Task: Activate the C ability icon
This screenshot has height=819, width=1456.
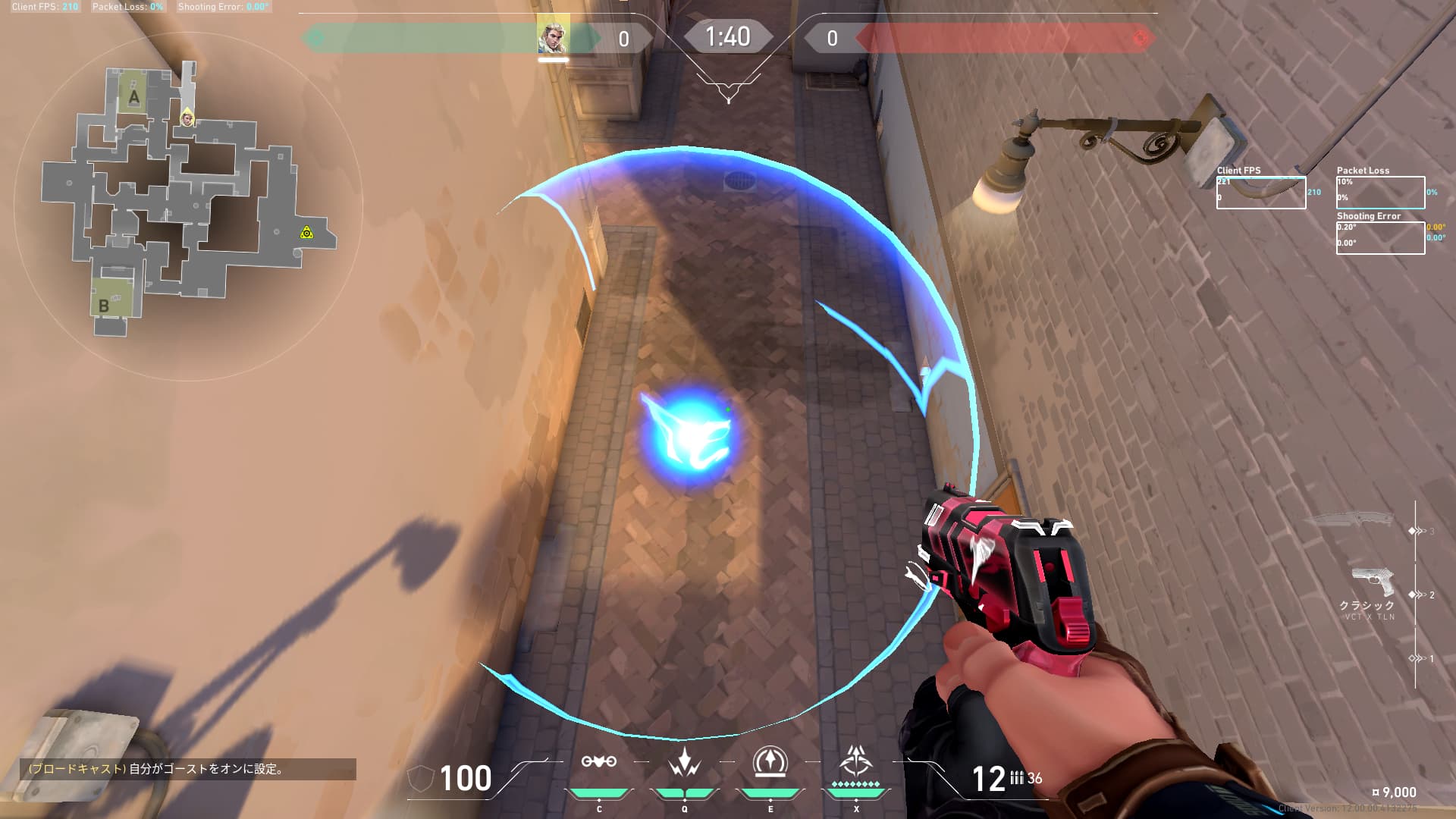Action: [598, 762]
